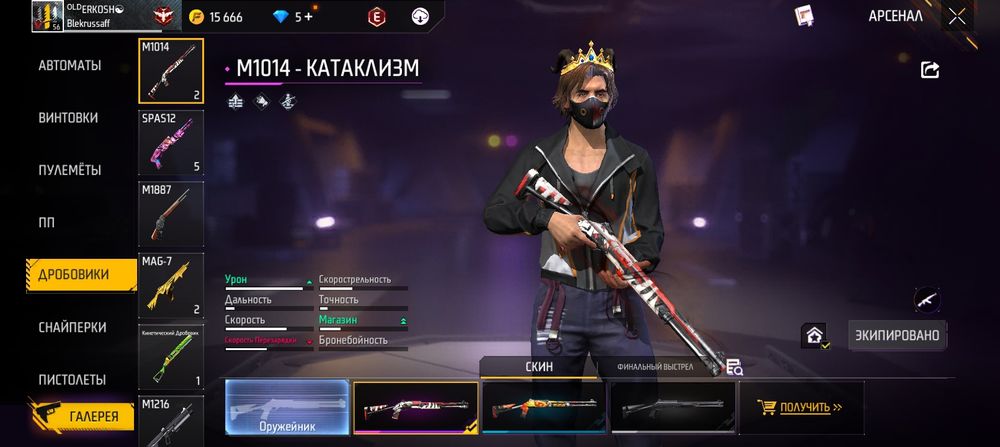This screenshot has width=1000, height=447.
Task: Select the MAG-7 weapon tile
Action: coord(171,285)
